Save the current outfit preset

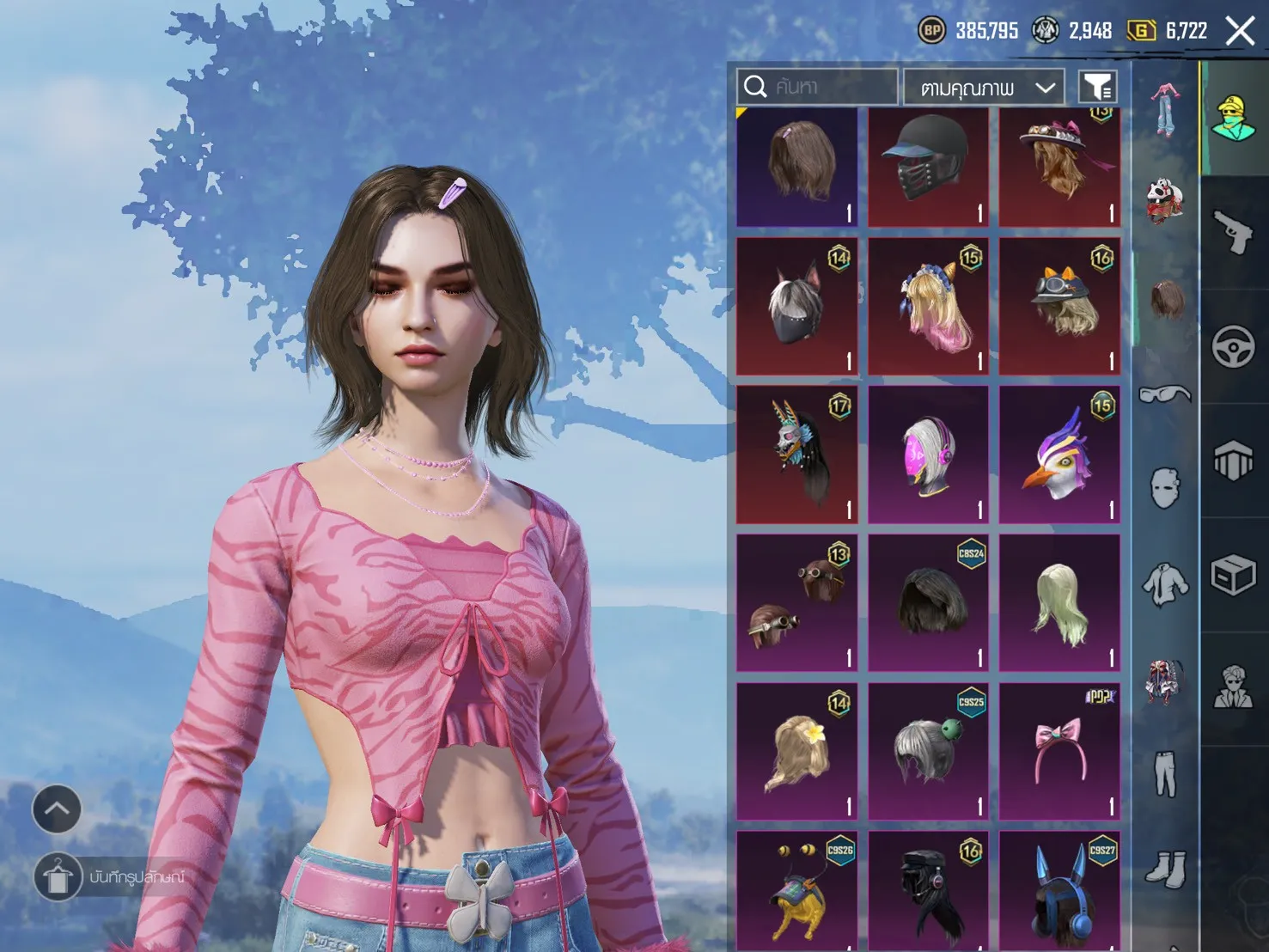[58, 877]
